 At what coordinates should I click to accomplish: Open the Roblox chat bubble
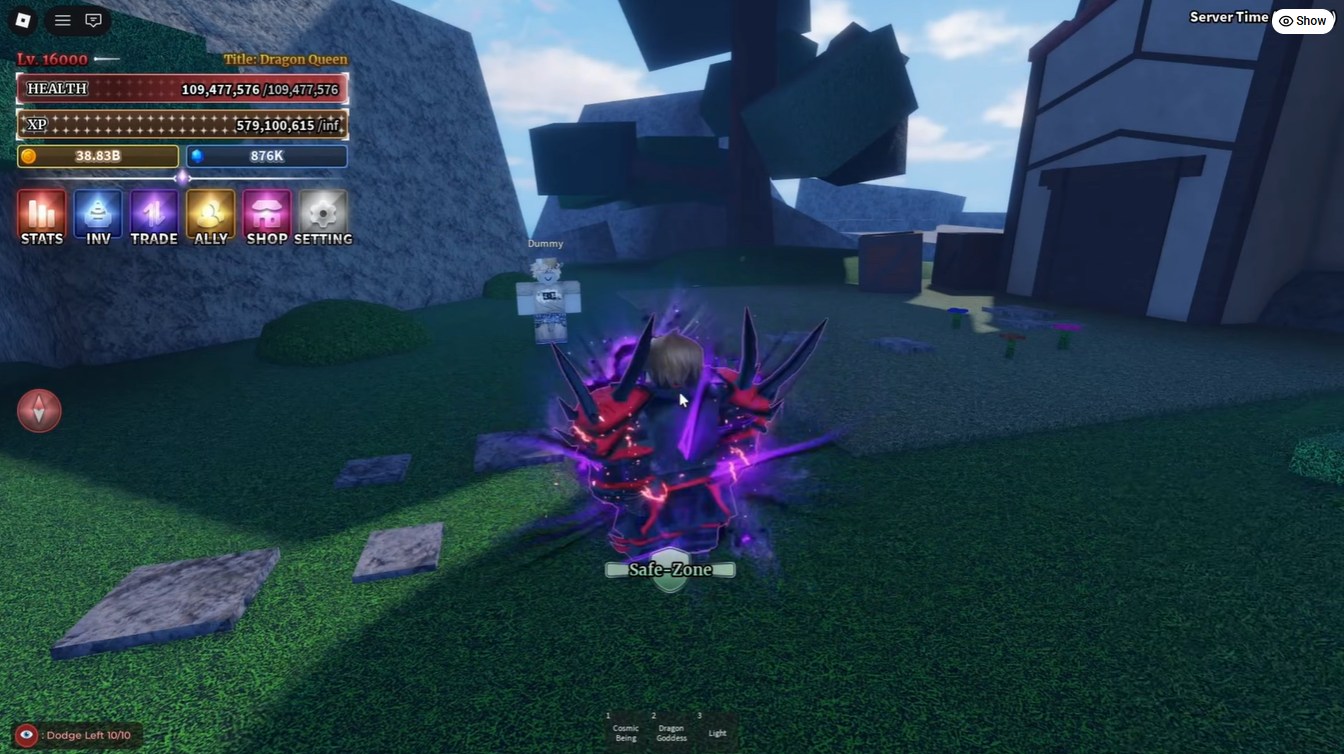click(94, 20)
